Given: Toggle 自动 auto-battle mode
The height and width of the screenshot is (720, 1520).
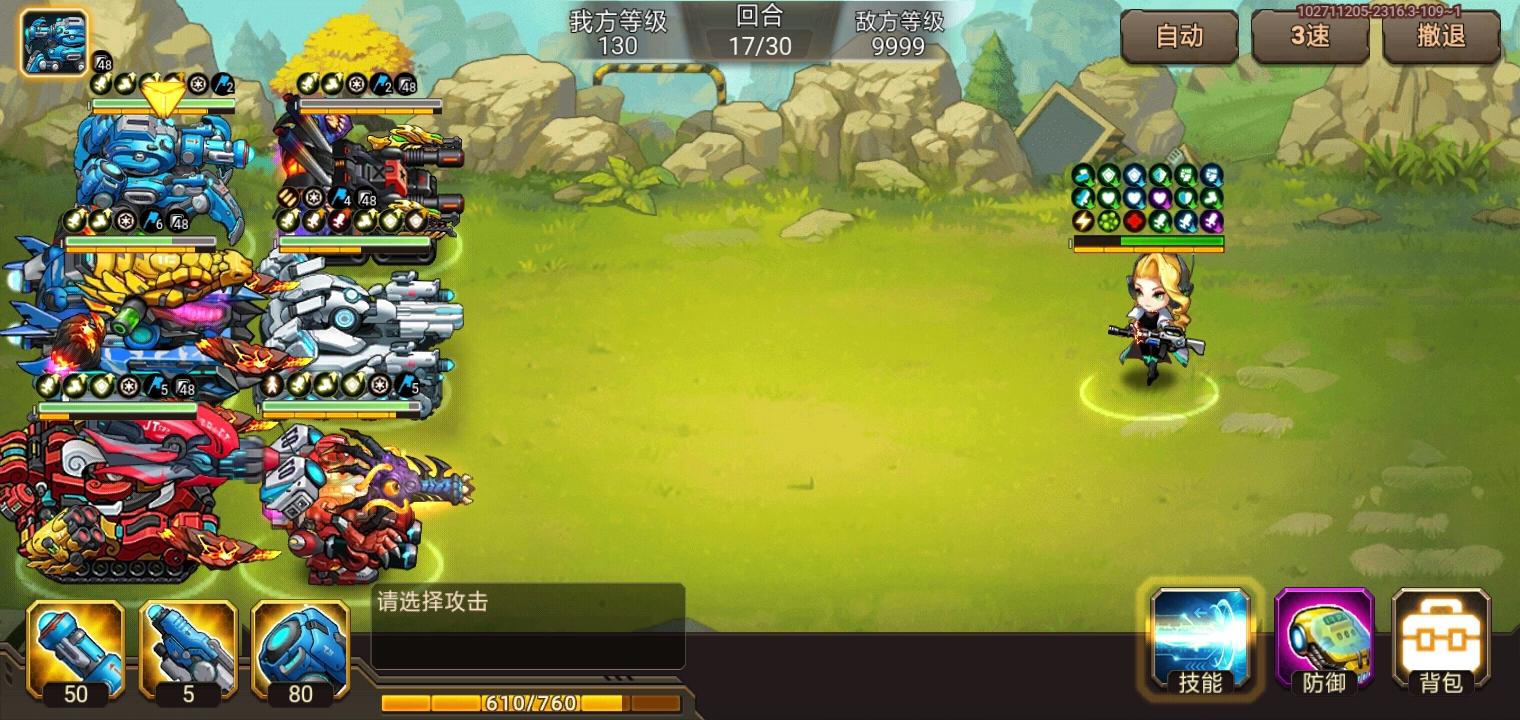Looking at the screenshot, I should [x=1180, y=37].
